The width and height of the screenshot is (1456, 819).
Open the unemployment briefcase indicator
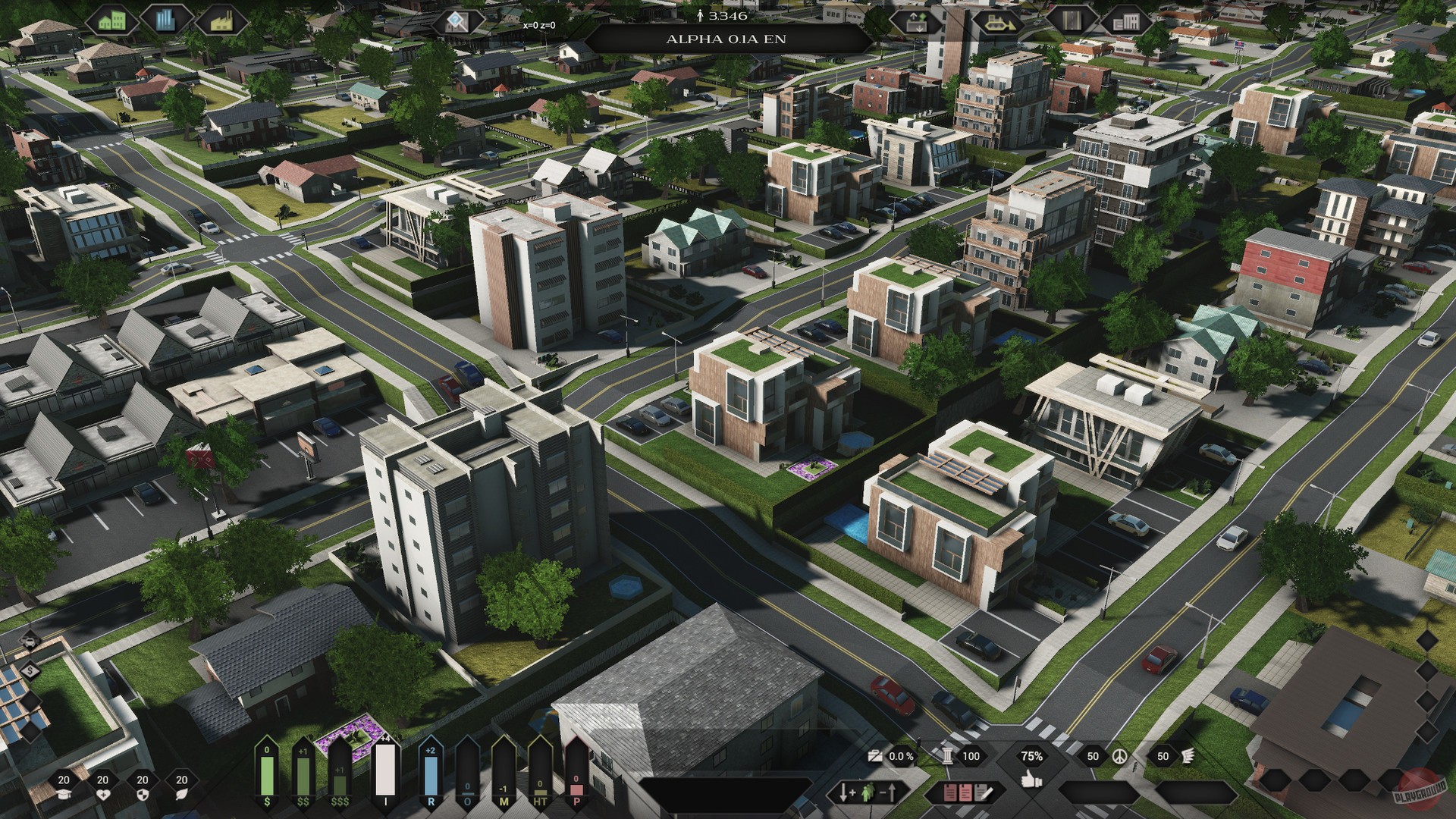click(876, 757)
